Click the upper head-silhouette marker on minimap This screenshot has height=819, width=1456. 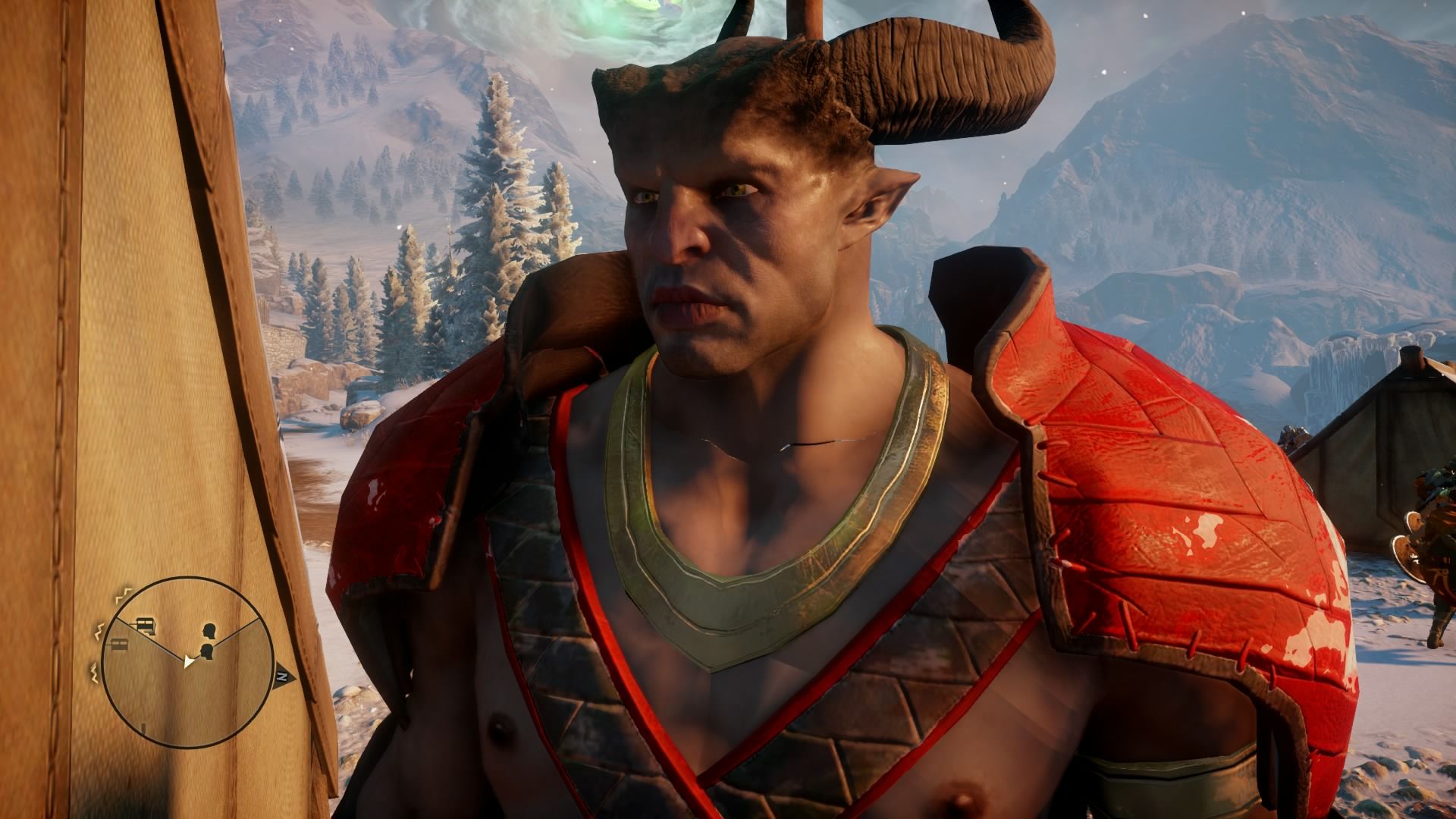point(209,631)
